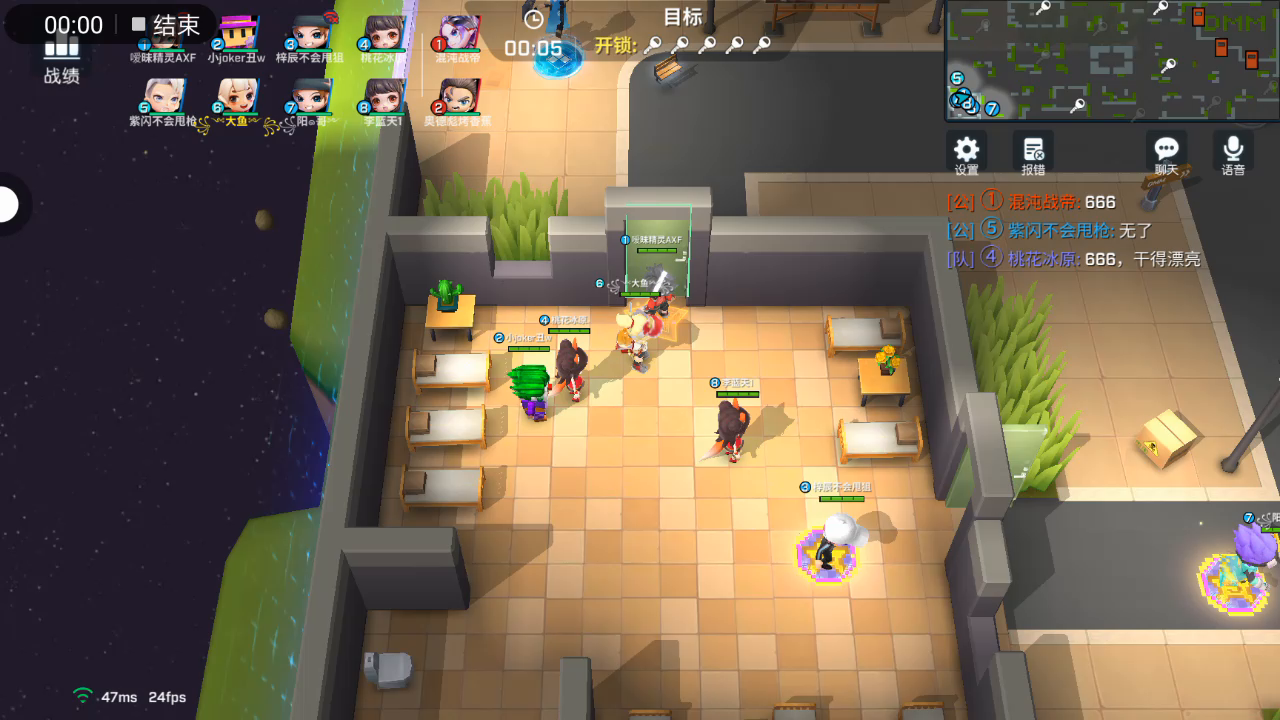Tap the white floating assist button
1280x720 pixels.
[8, 205]
